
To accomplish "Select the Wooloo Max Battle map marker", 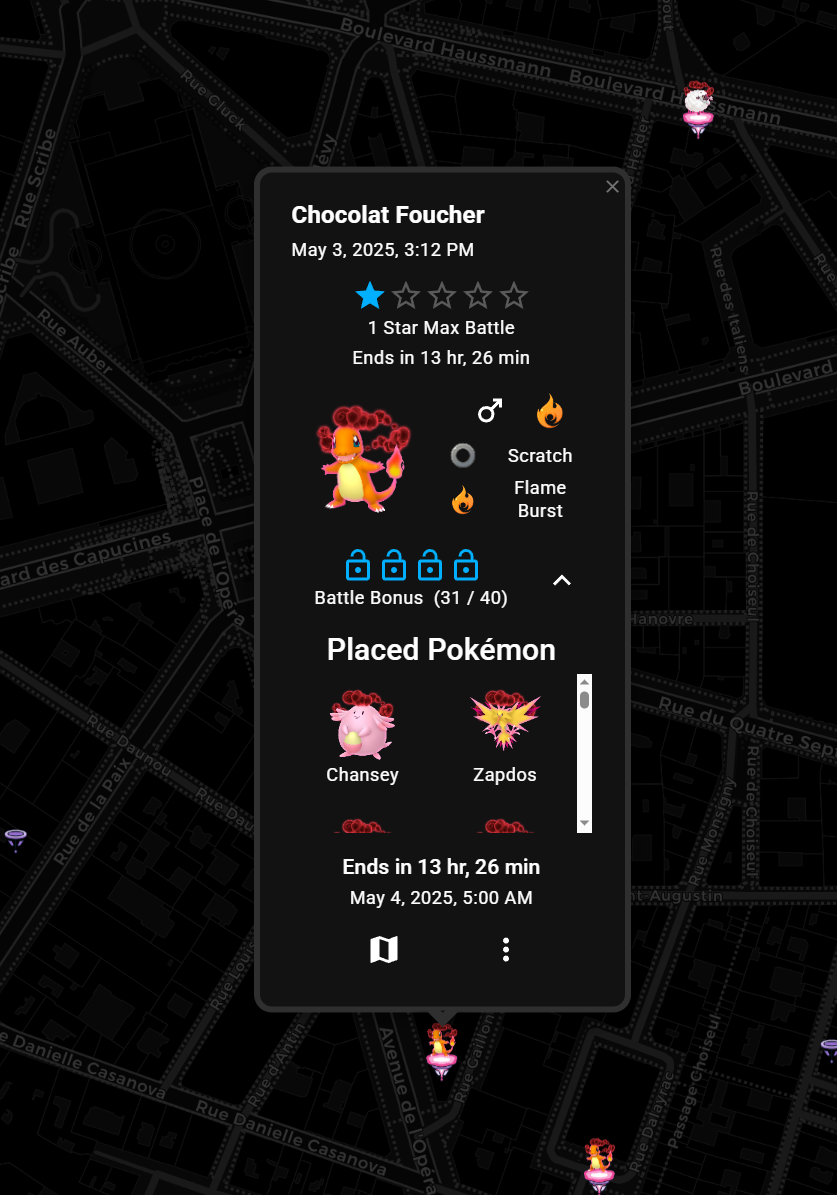I will [x=698, y=108].
